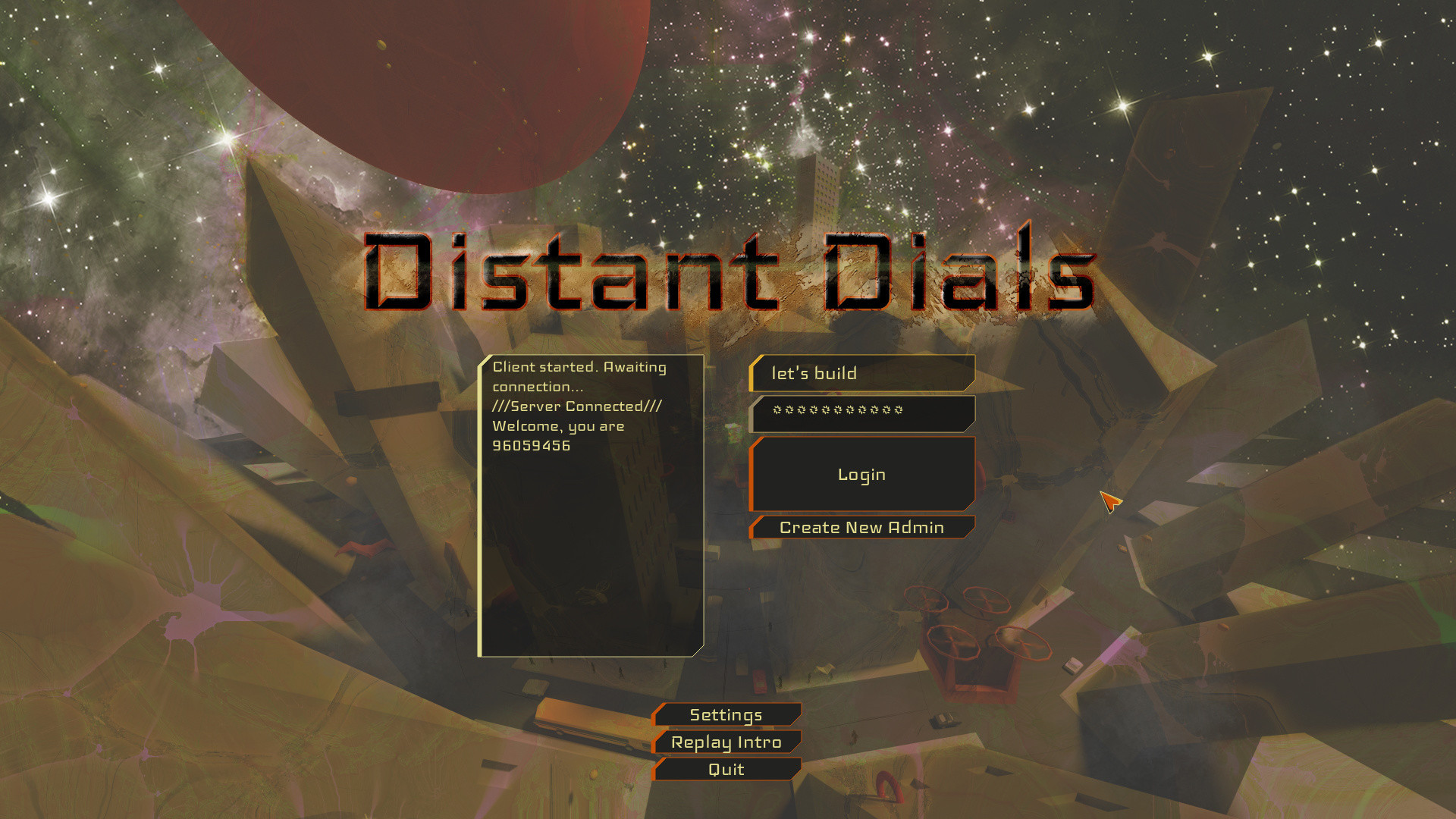Viewport: 1456px width, 819px height.
Task: Click the "///Server Connected///" status line
Action: (x=578, y=406)
